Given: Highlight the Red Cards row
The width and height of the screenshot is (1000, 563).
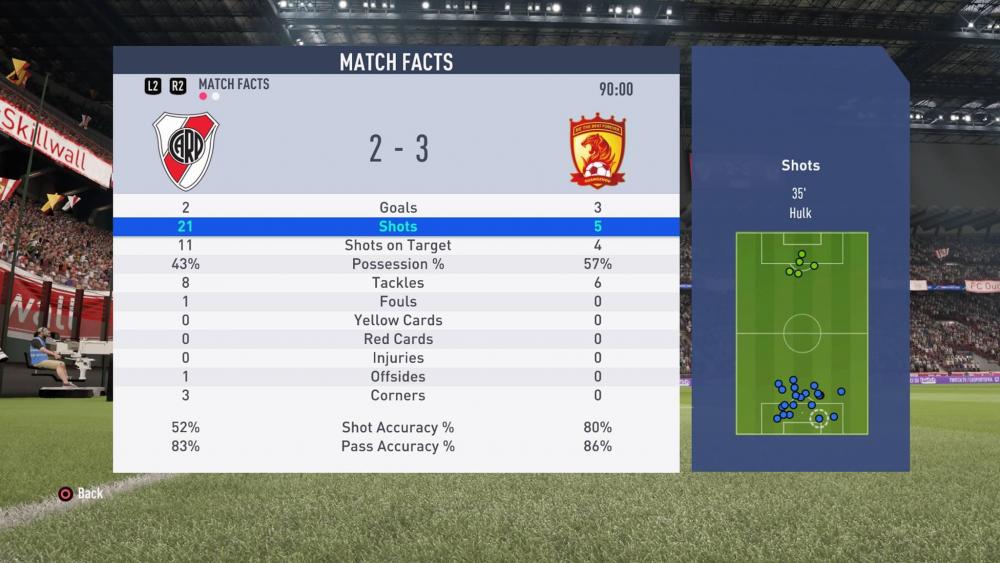Looking at the screenshot, I should point(398,339).
